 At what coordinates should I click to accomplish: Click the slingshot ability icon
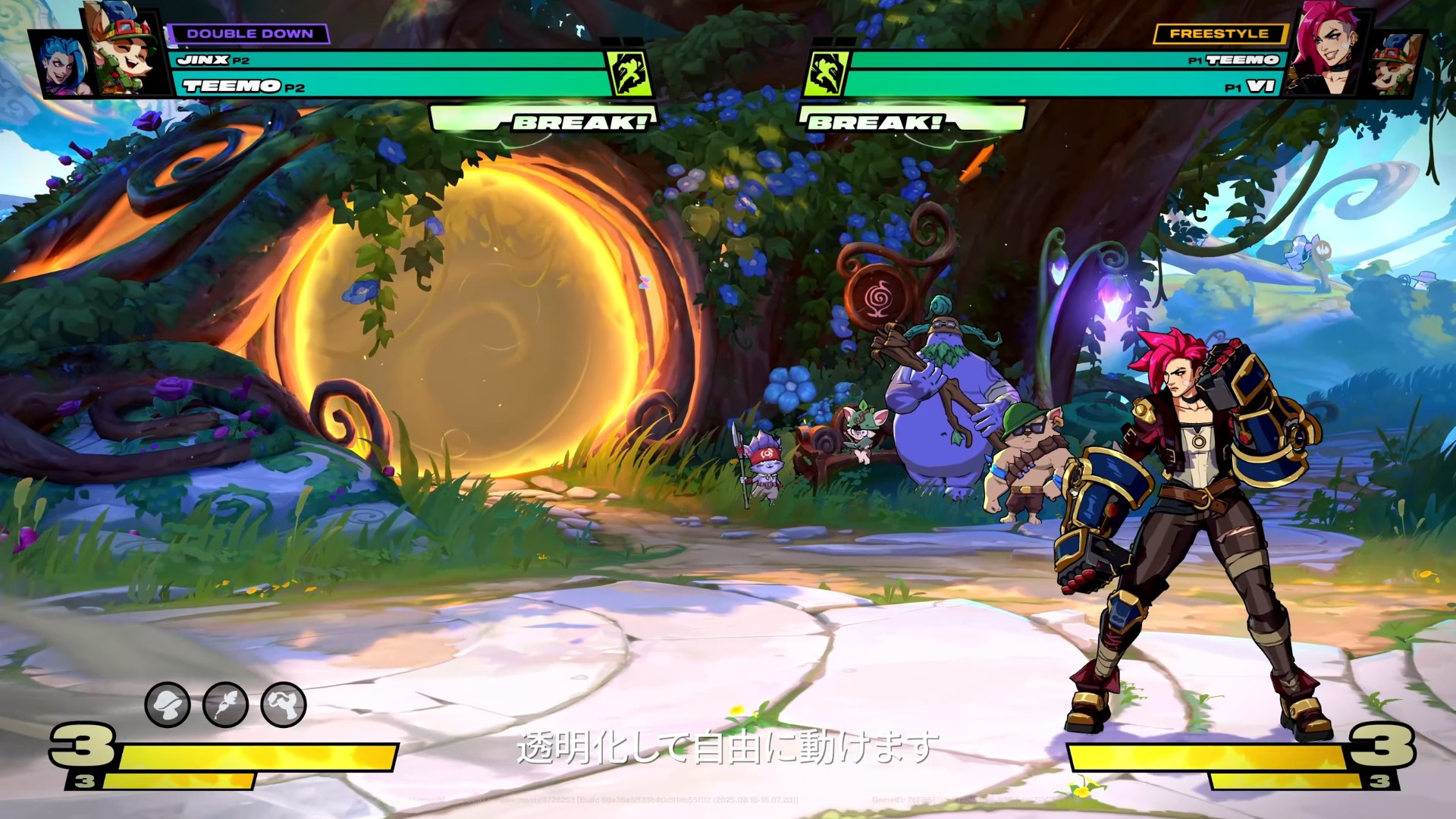coord(284,704)
